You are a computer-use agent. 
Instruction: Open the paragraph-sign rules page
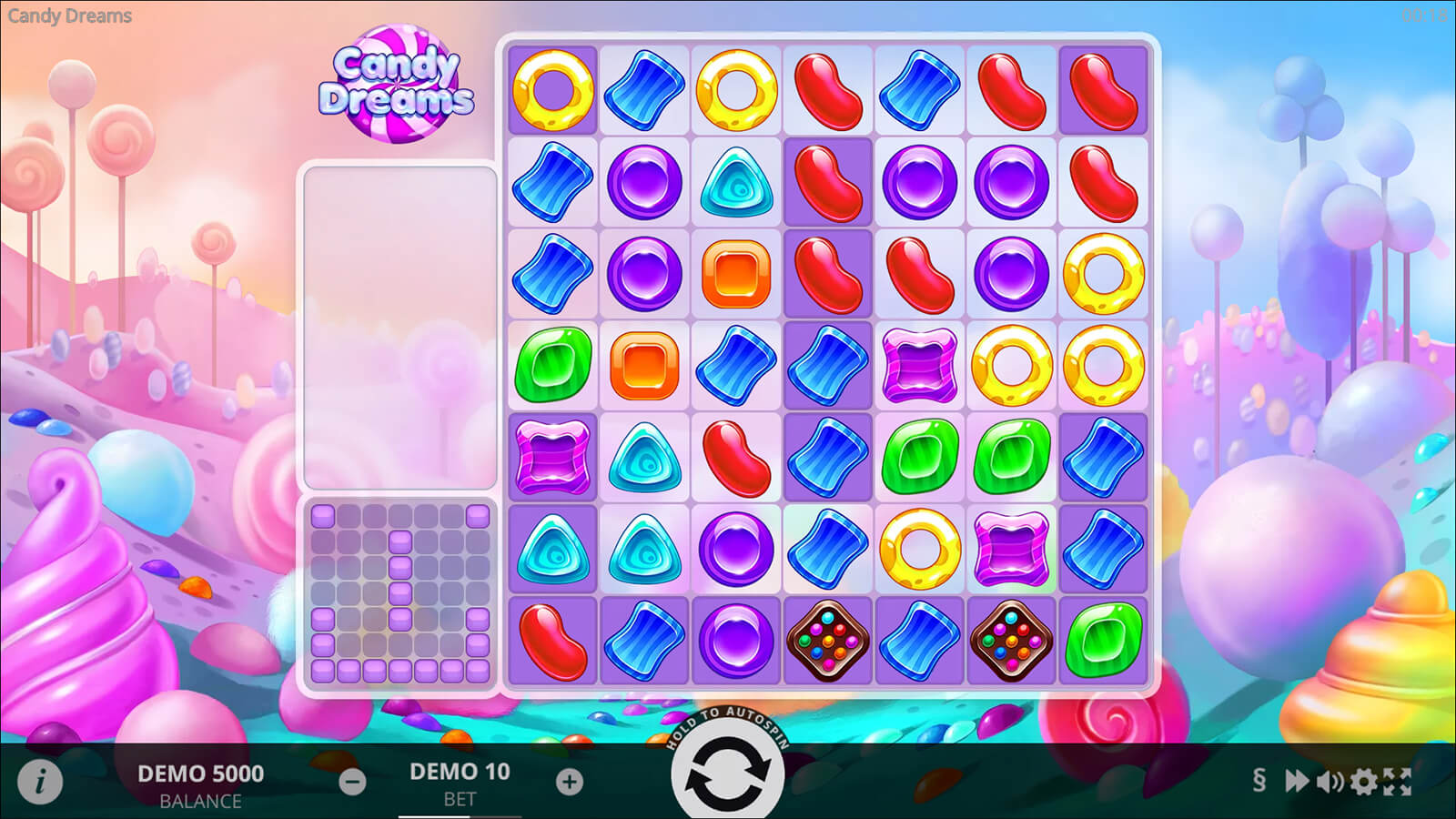(1259, 780)
